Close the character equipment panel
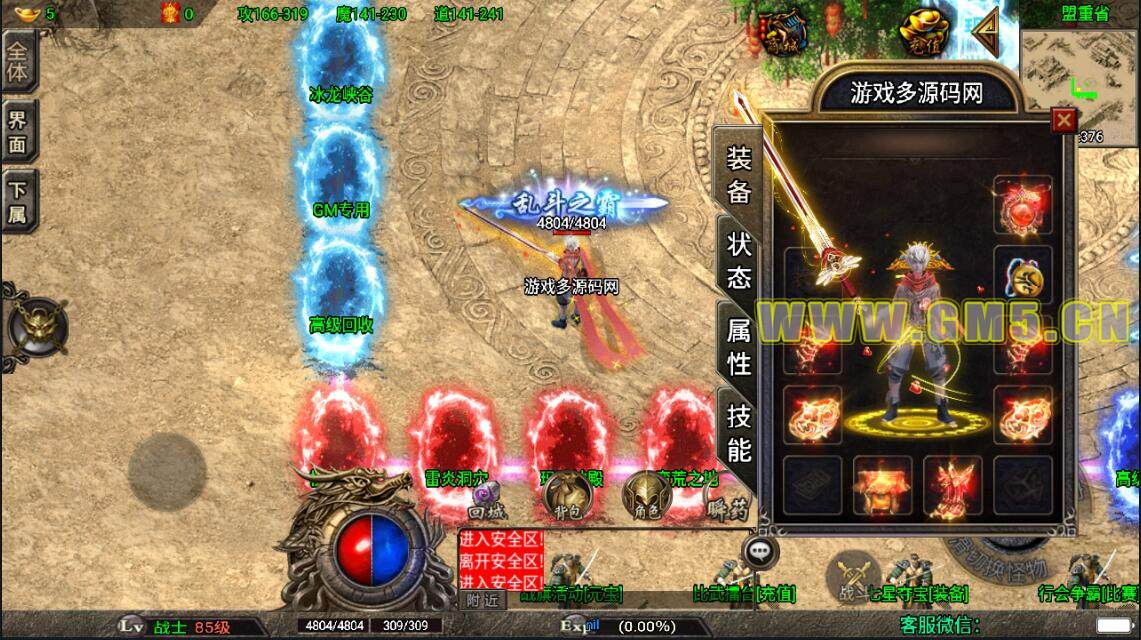The height and width of the screenshot is (640, 1141). [x=1064, y=120]
